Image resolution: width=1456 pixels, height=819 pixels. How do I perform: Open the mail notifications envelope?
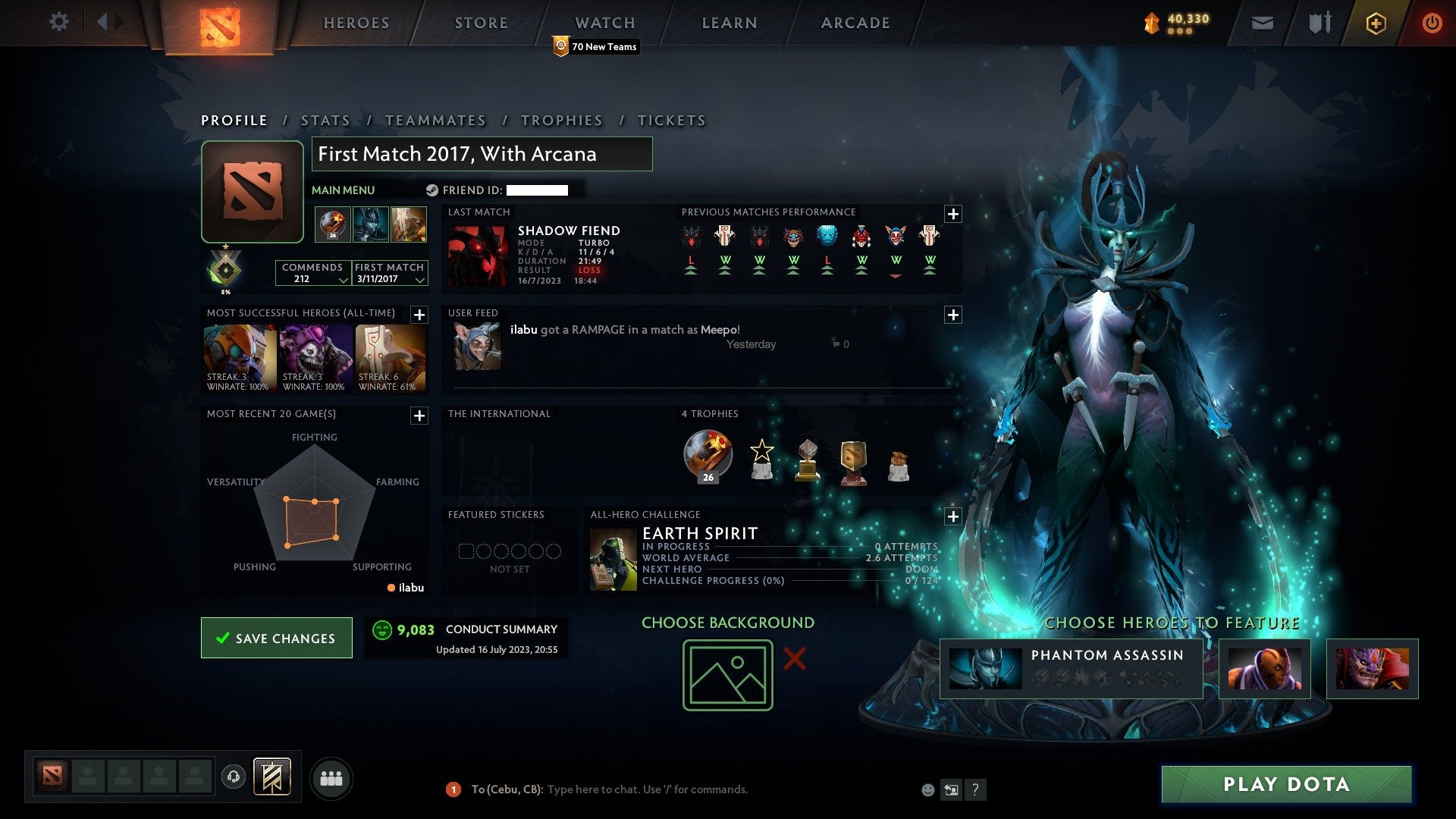pyautogui.click(x=1262, y=23)
